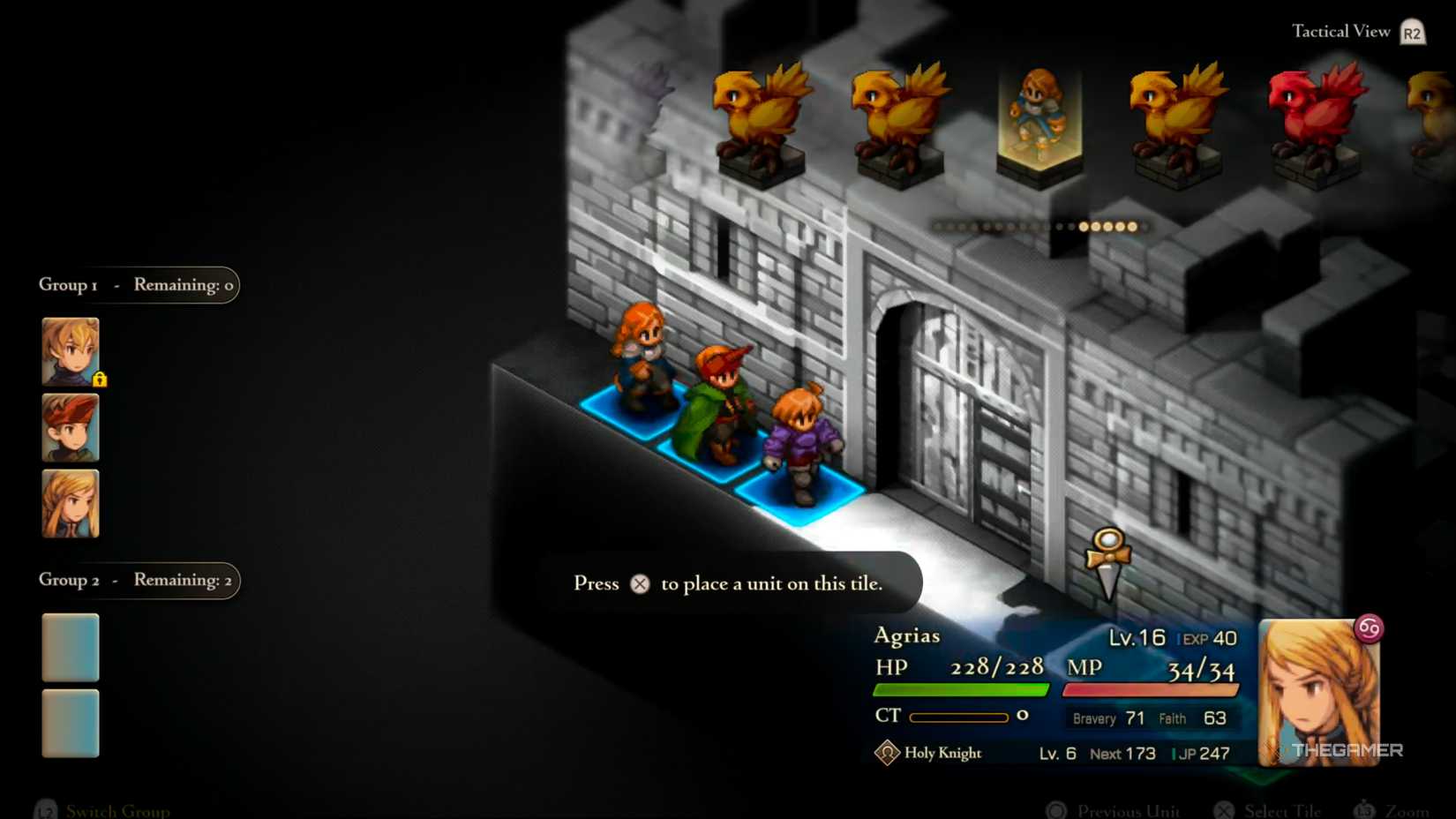This screenshot has height=819, width=1456.
Task: Select Ramza's locked portrait in Group 1
Action: coord(71,351)
